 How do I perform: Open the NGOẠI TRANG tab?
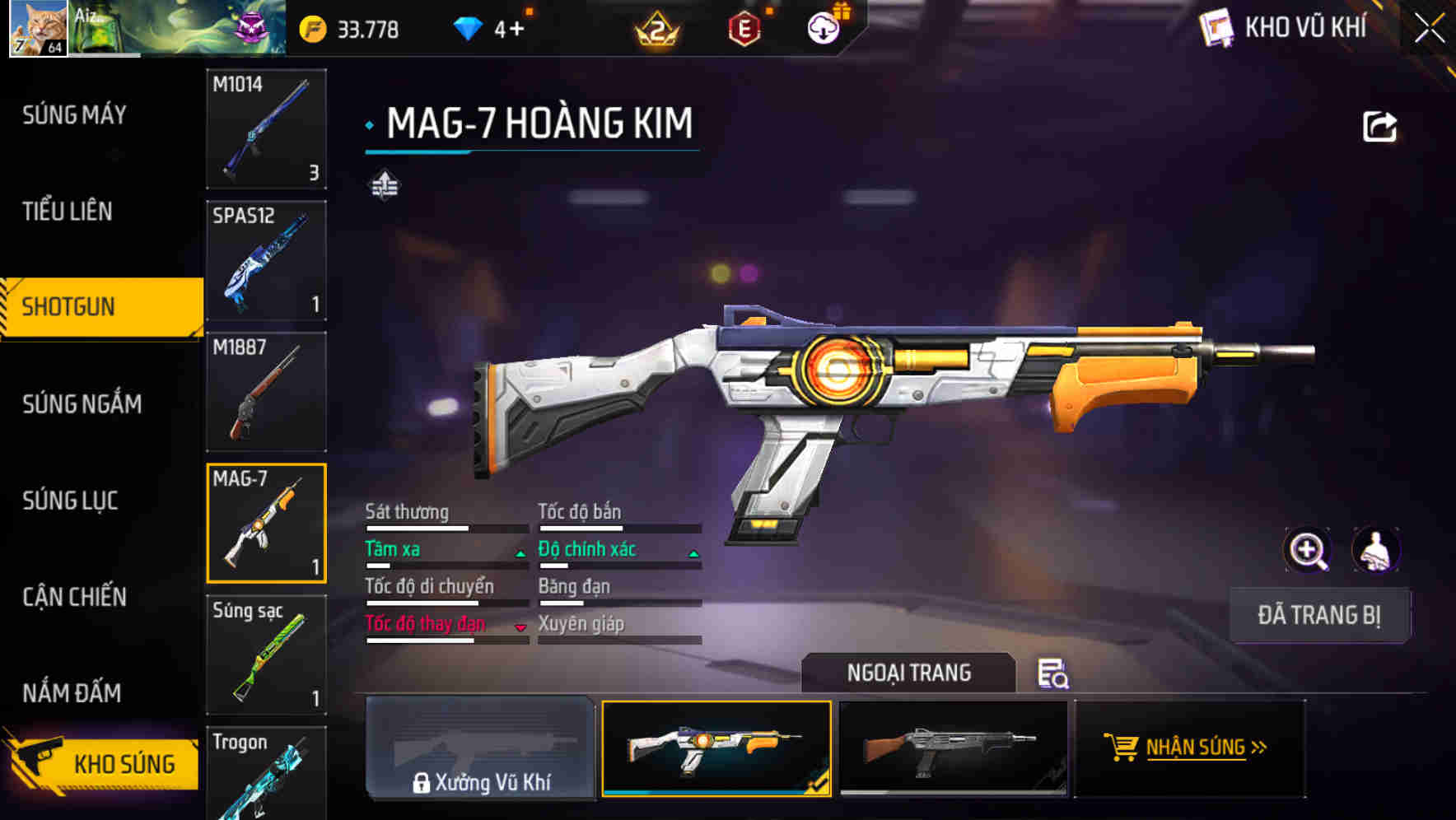(x=908, y=673)
